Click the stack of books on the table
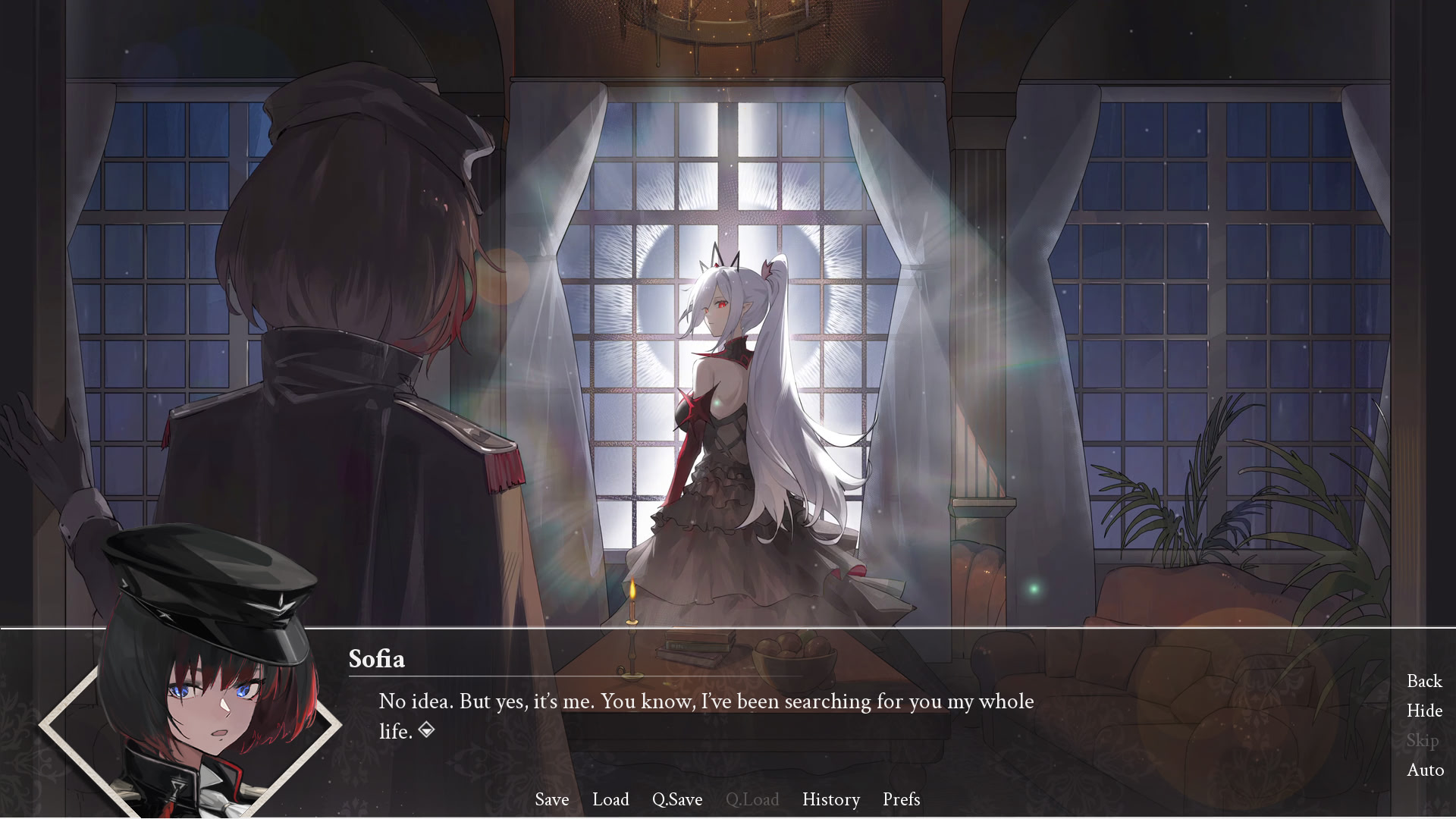The image size is (1456, 819). pos(696,646)
